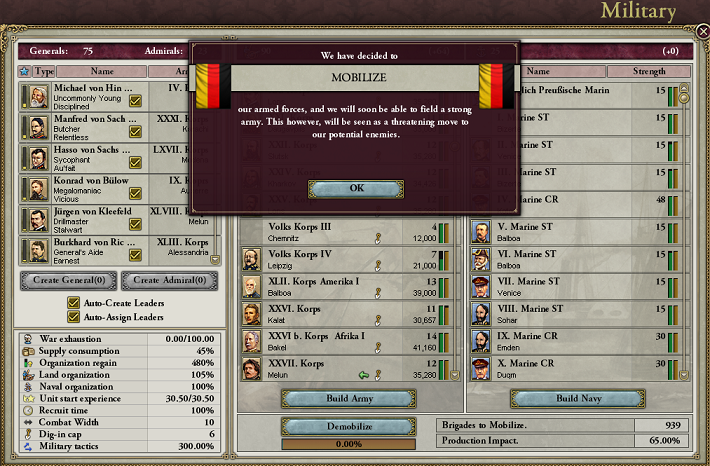Toggle the Auto-Assign Leaders checkbox
The image size is (710, 466).
(73, 317)
